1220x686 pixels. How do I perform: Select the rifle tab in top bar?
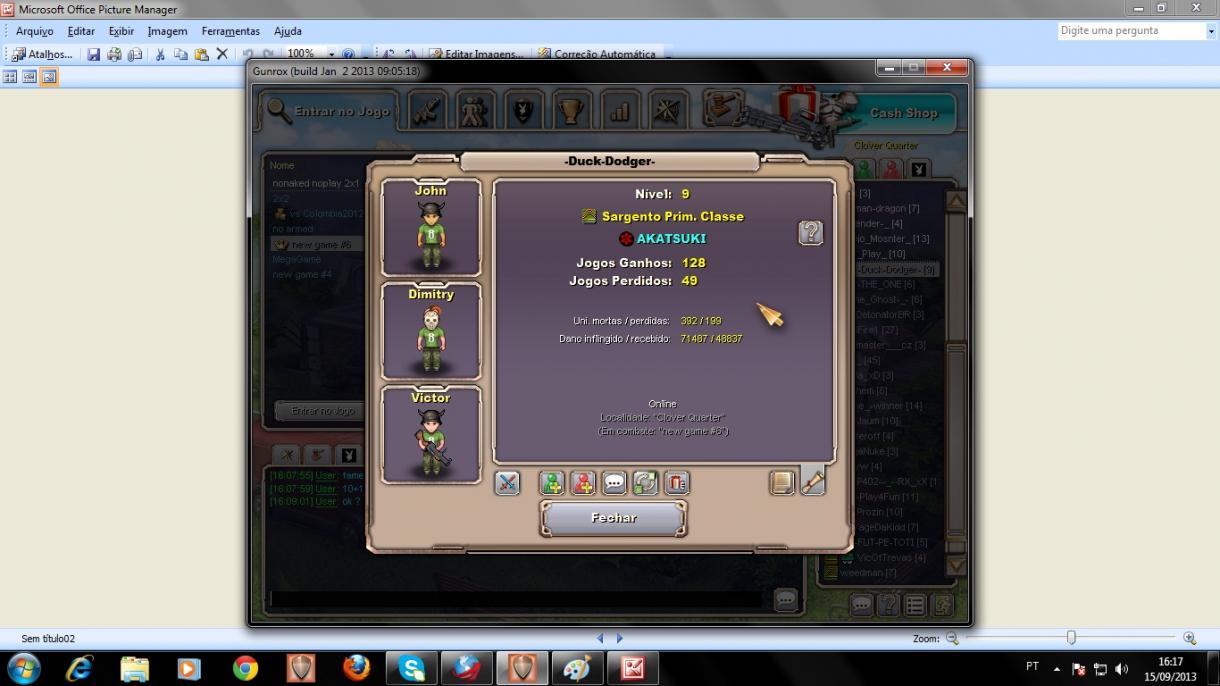[x=427, y=110]
